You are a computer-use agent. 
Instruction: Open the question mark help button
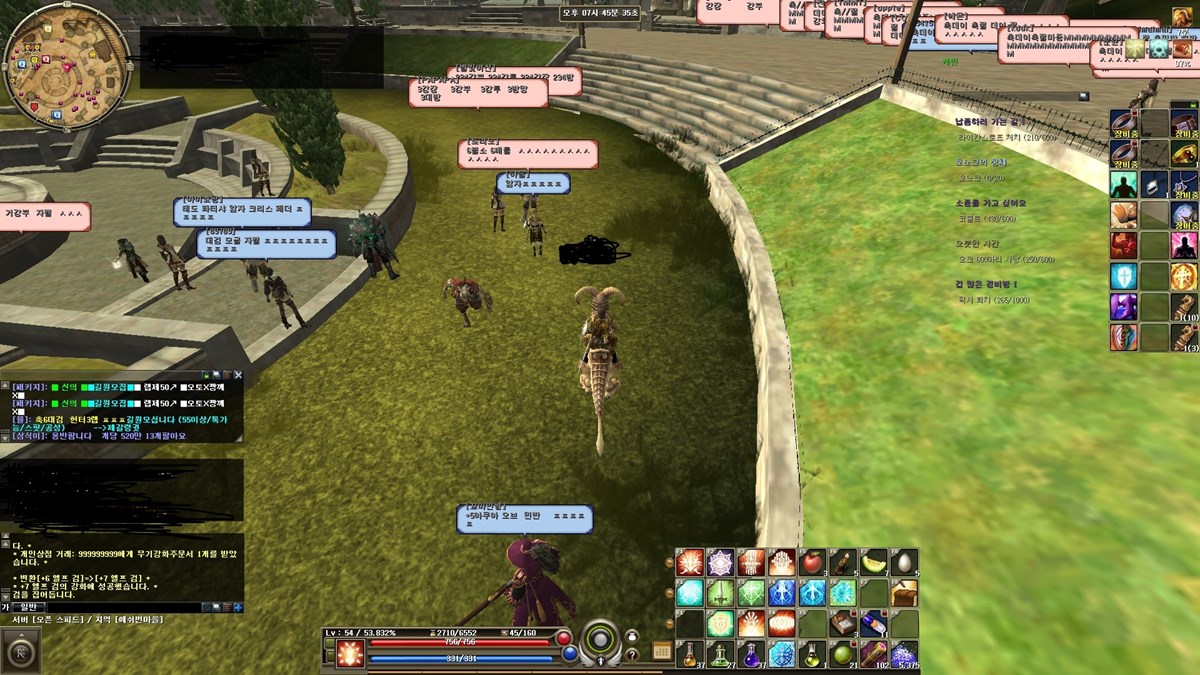click(x=632, y=654)
